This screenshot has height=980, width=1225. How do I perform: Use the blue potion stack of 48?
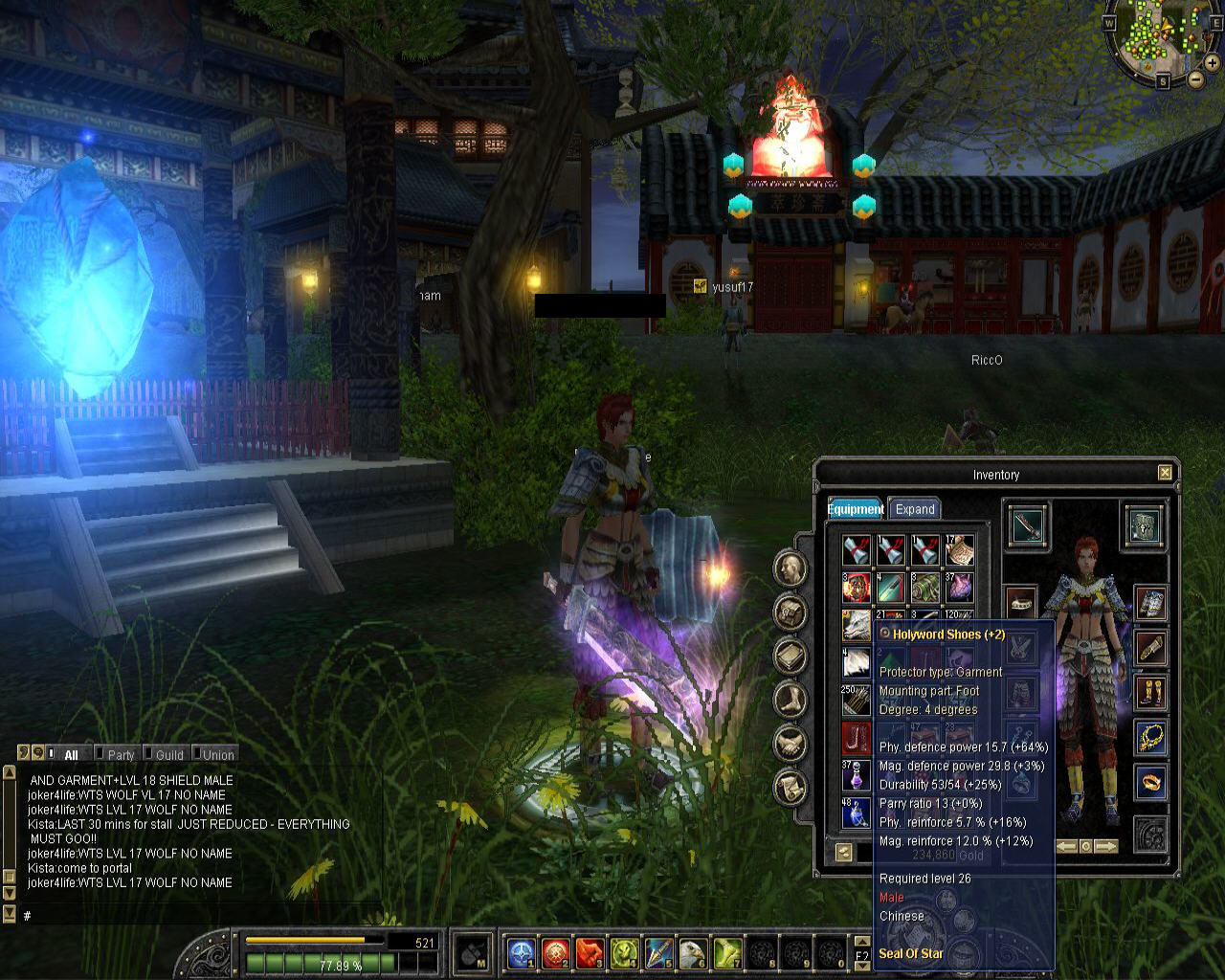(856, 813)
